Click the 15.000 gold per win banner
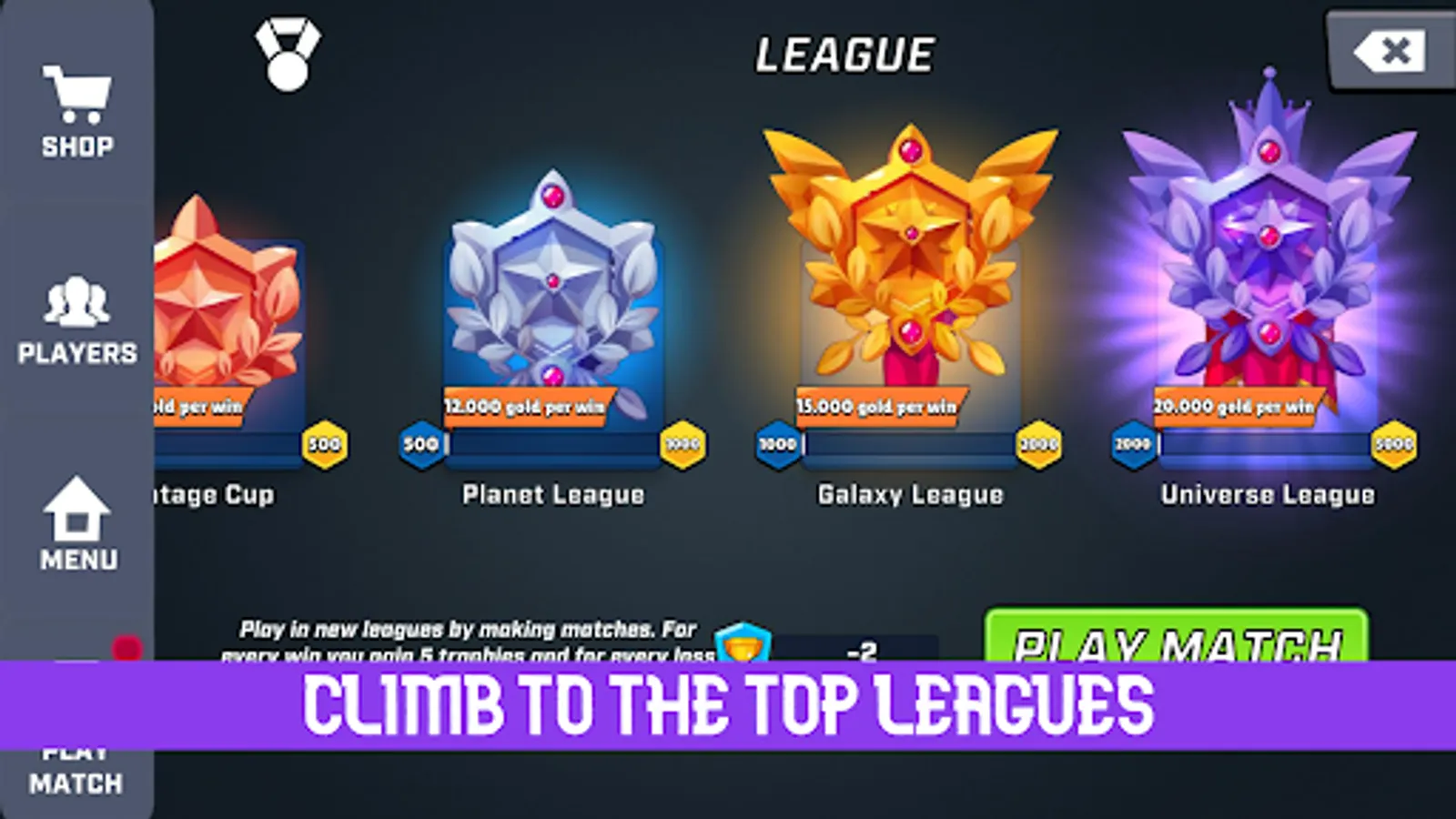The width and height of the screenshot is (1456, 819). tap(876, 408)
